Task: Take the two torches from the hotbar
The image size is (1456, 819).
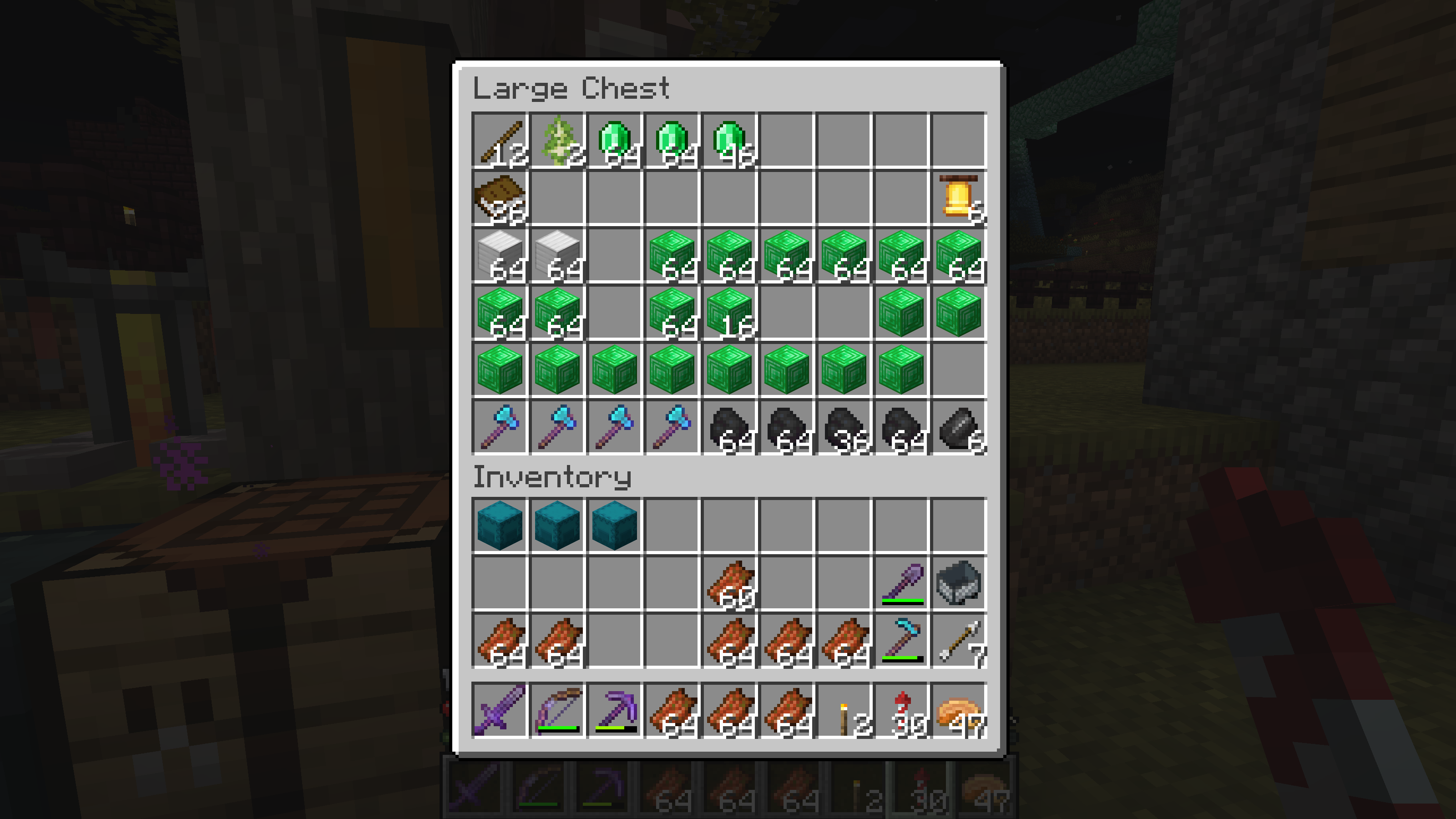Action: [844, 710]
